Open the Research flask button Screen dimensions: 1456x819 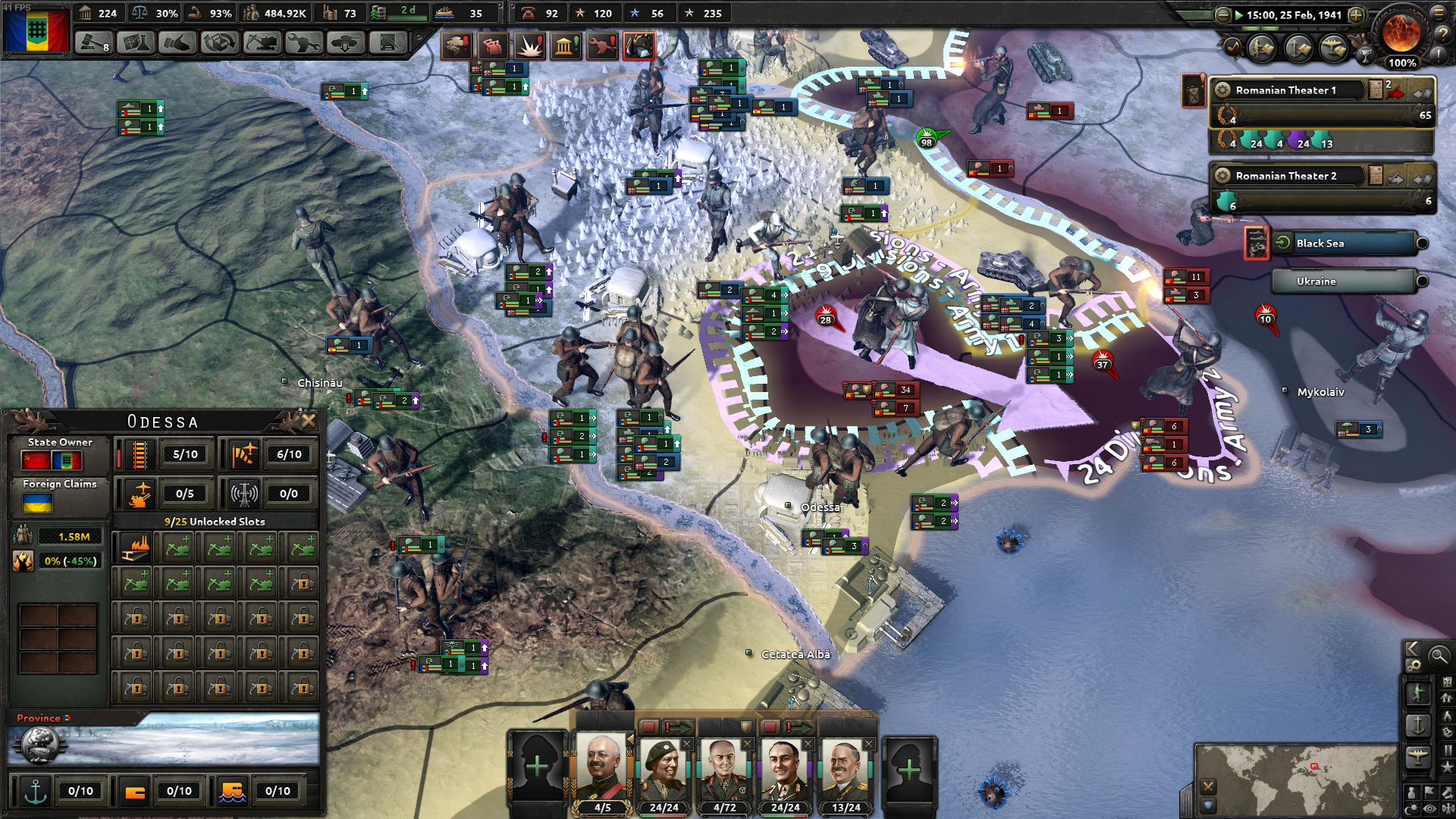pos(136,43)
